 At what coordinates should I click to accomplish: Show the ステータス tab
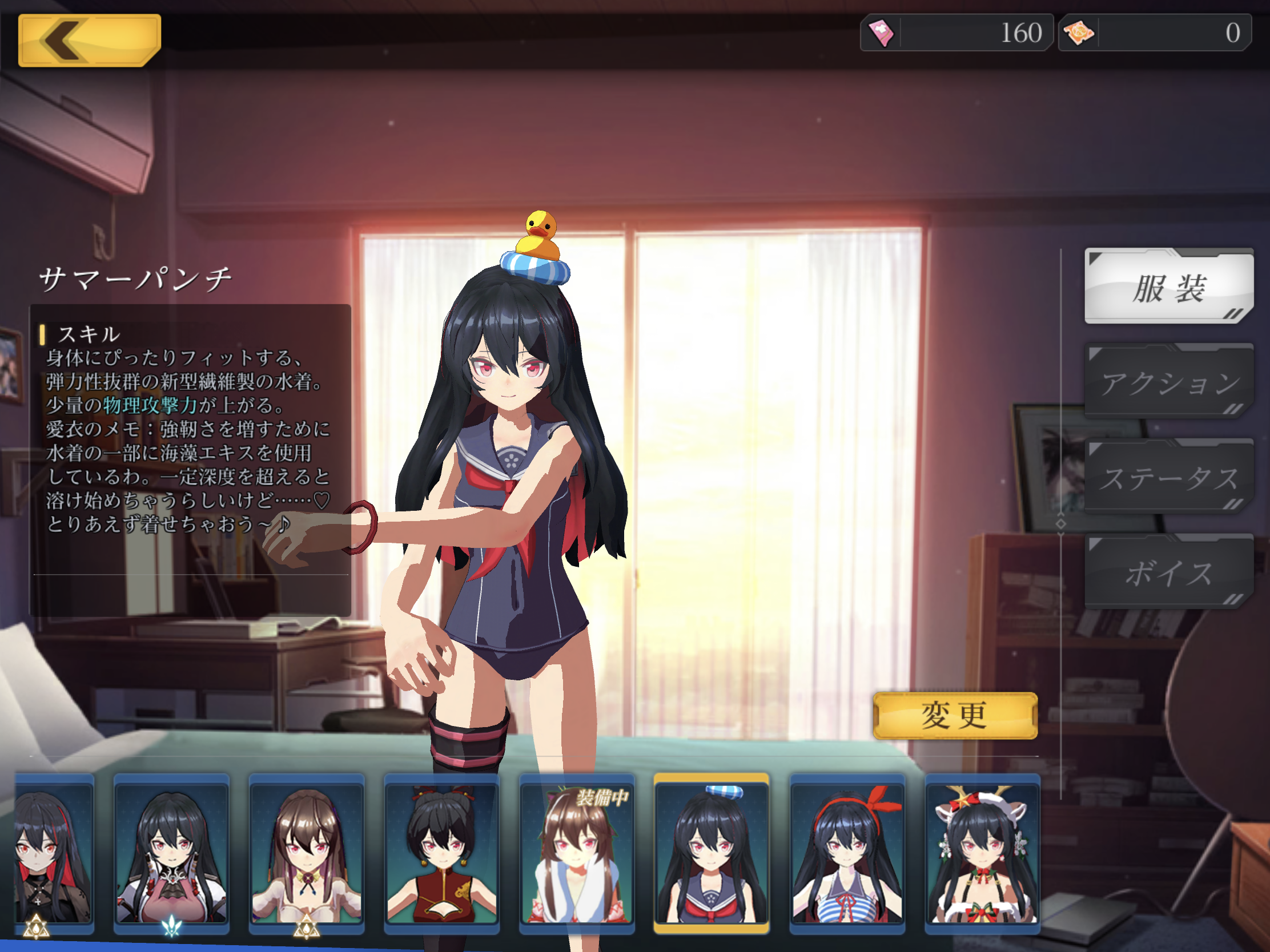1168,478
